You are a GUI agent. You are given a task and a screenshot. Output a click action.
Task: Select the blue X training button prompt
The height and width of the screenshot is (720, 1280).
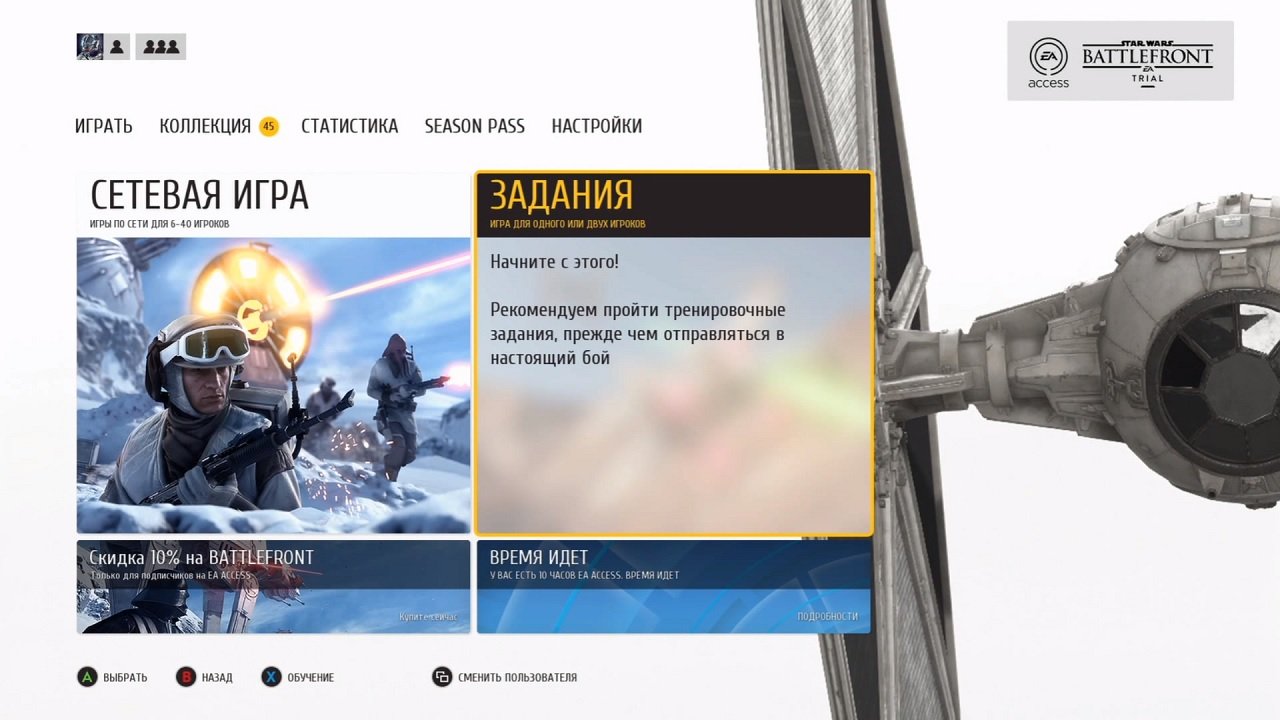[270, 677]
